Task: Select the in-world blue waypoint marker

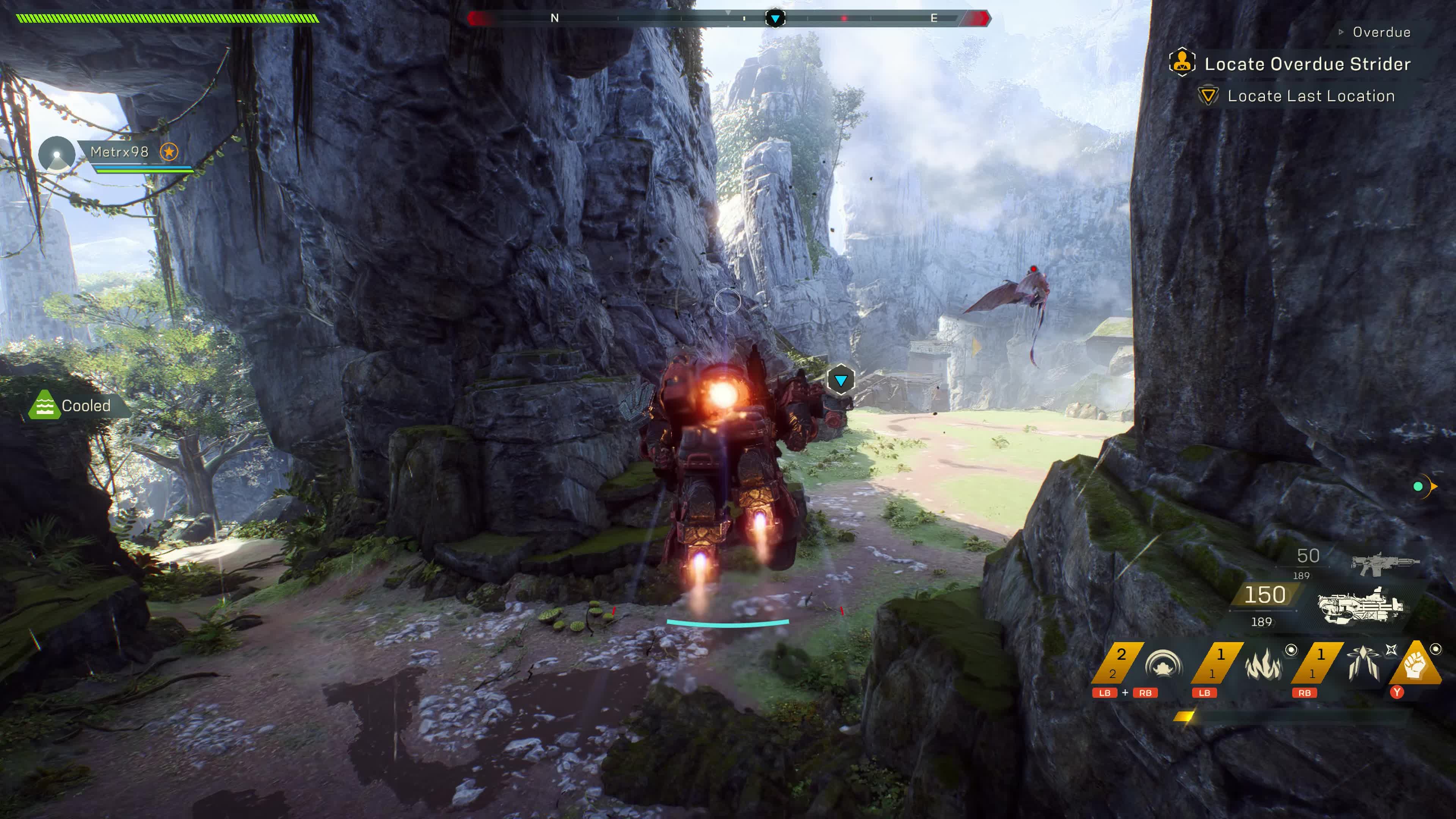Action: coord(841,380)
